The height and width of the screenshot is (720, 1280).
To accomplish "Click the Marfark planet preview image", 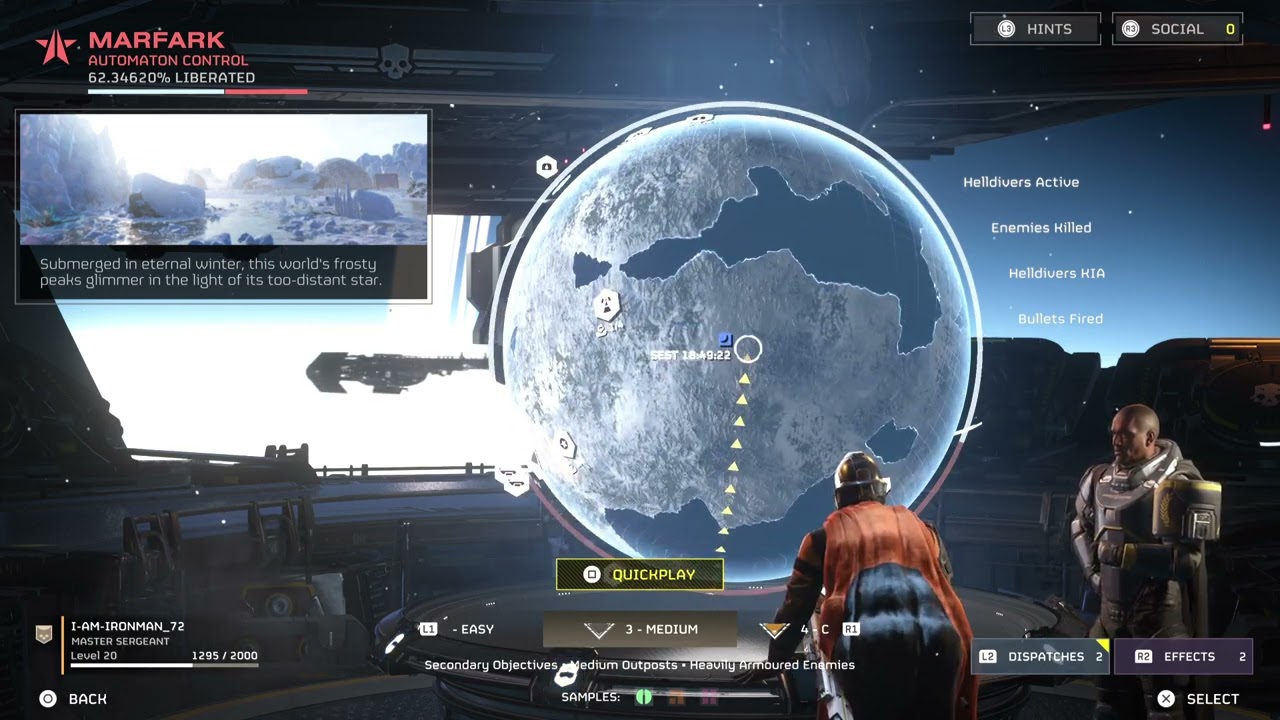I will point(224,180).
